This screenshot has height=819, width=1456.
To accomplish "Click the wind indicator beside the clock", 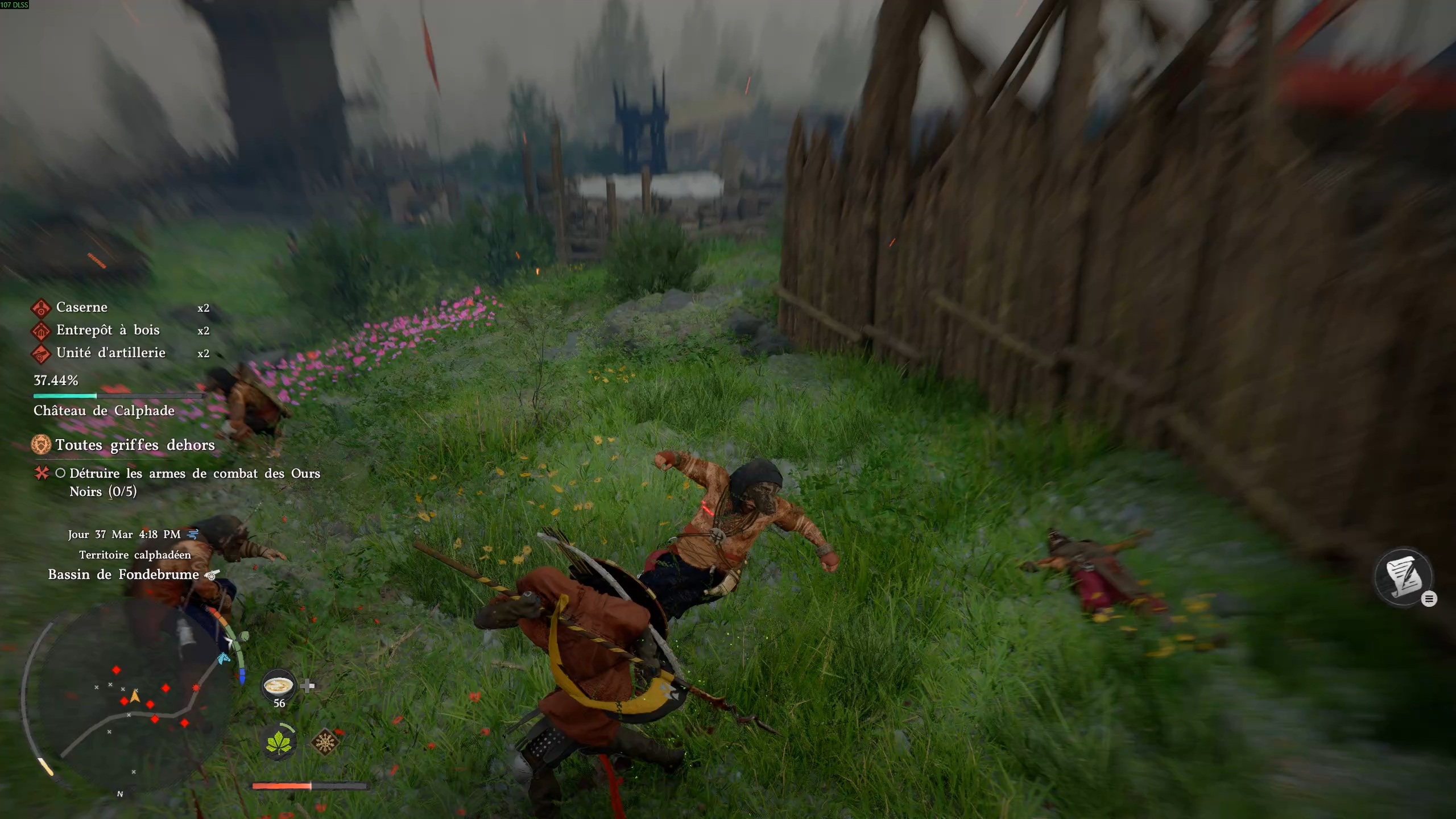I will click(193, 533).
